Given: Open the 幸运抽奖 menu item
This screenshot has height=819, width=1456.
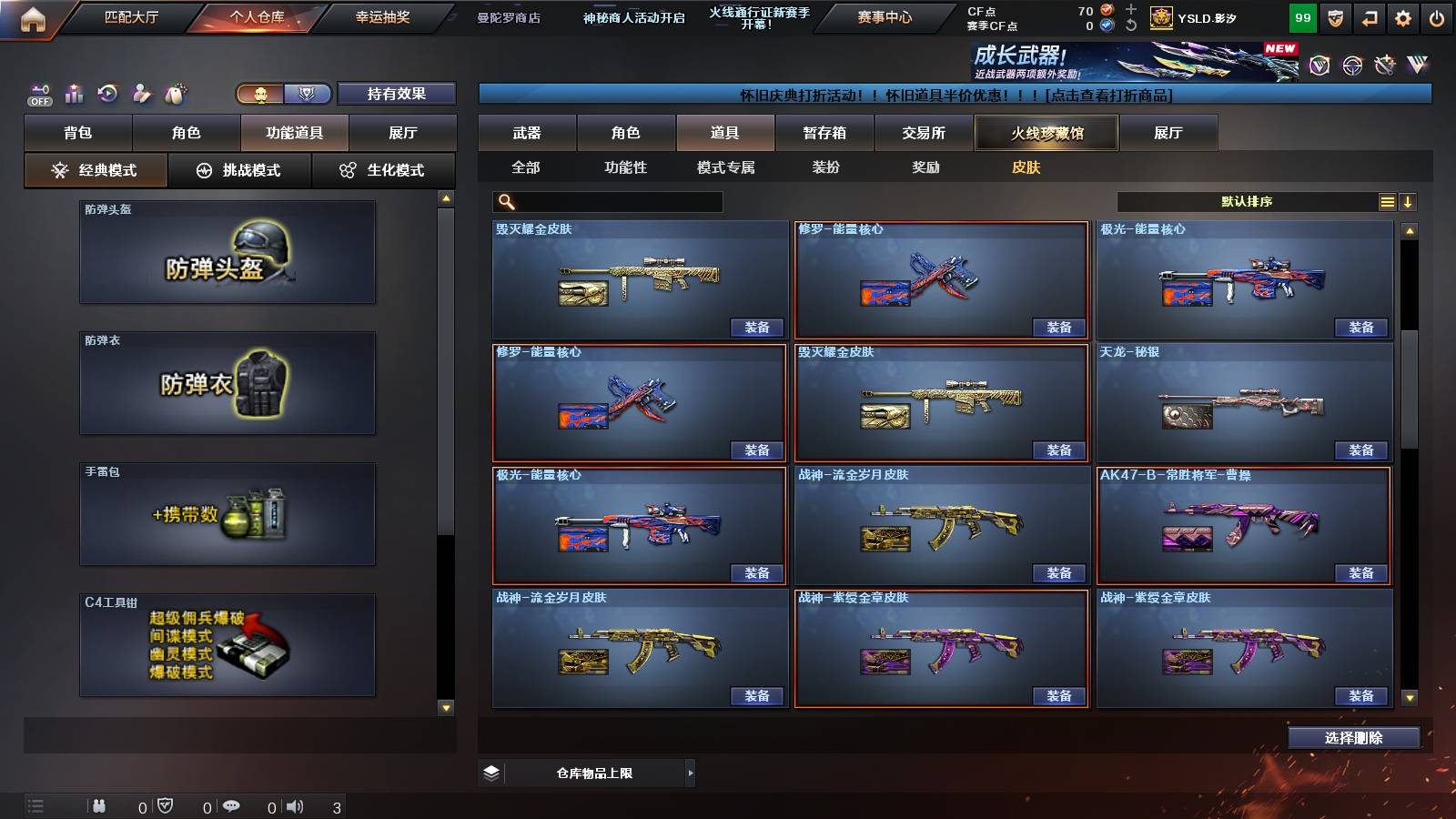Looking at the screenshot, I should click(x=381, y=15).
